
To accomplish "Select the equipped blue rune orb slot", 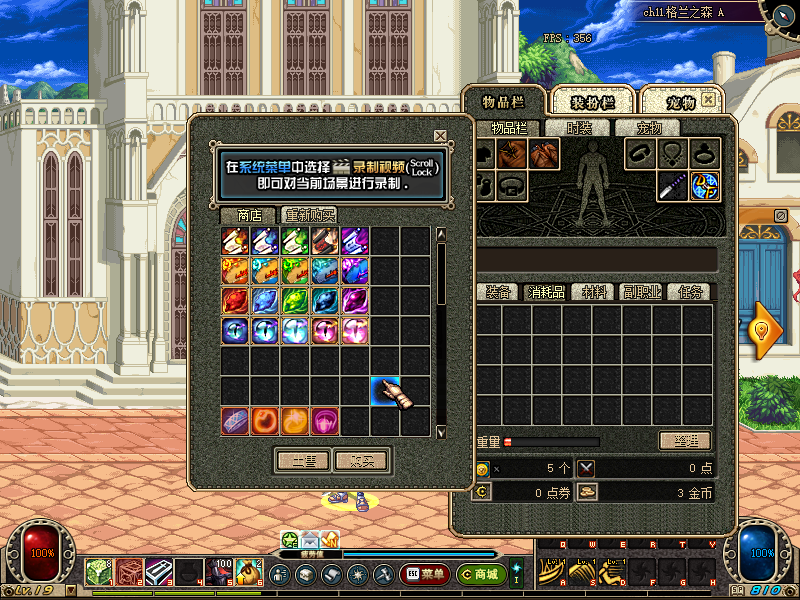I will 705,186.
